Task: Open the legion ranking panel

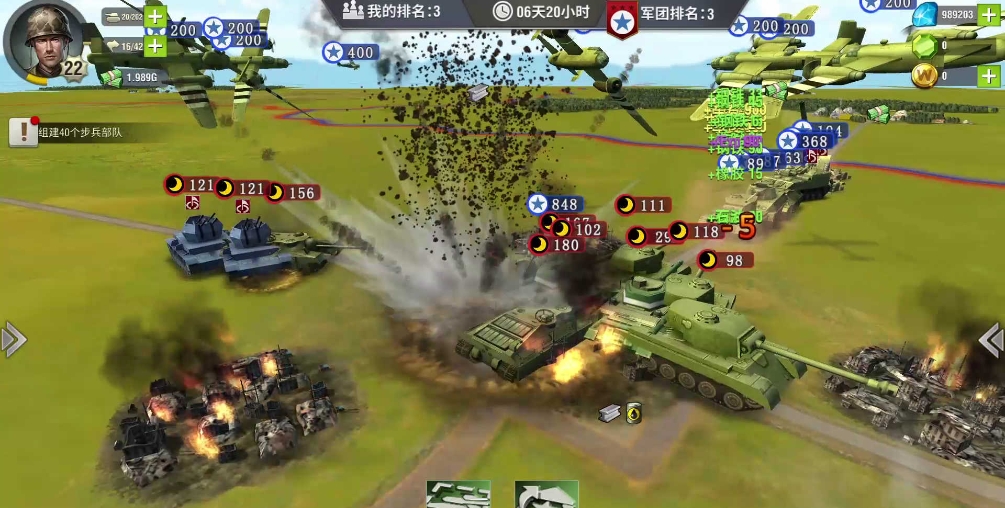Action: [x=665, y=14]
